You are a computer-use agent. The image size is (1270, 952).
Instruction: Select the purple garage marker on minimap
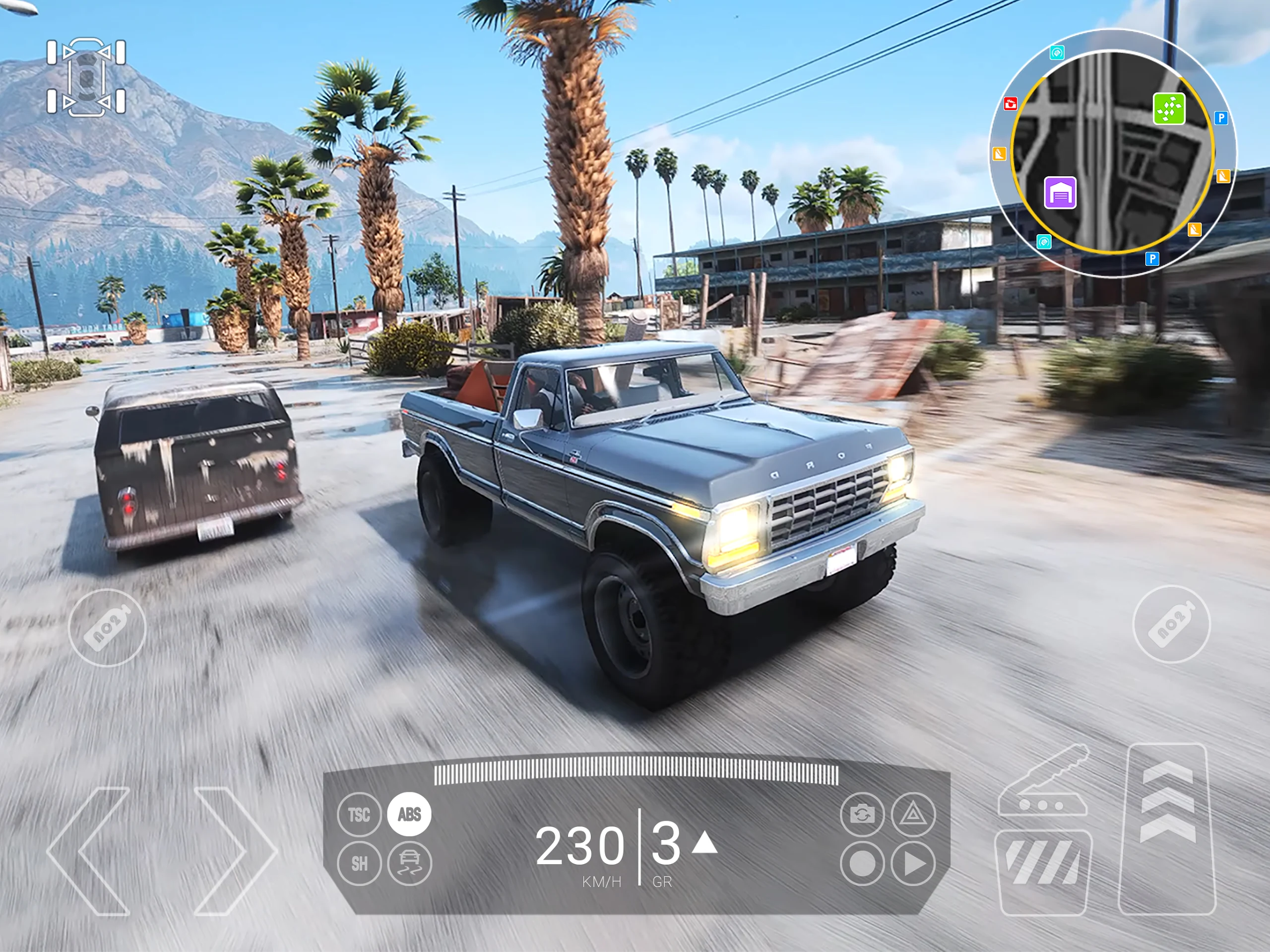coord(1060,192)
